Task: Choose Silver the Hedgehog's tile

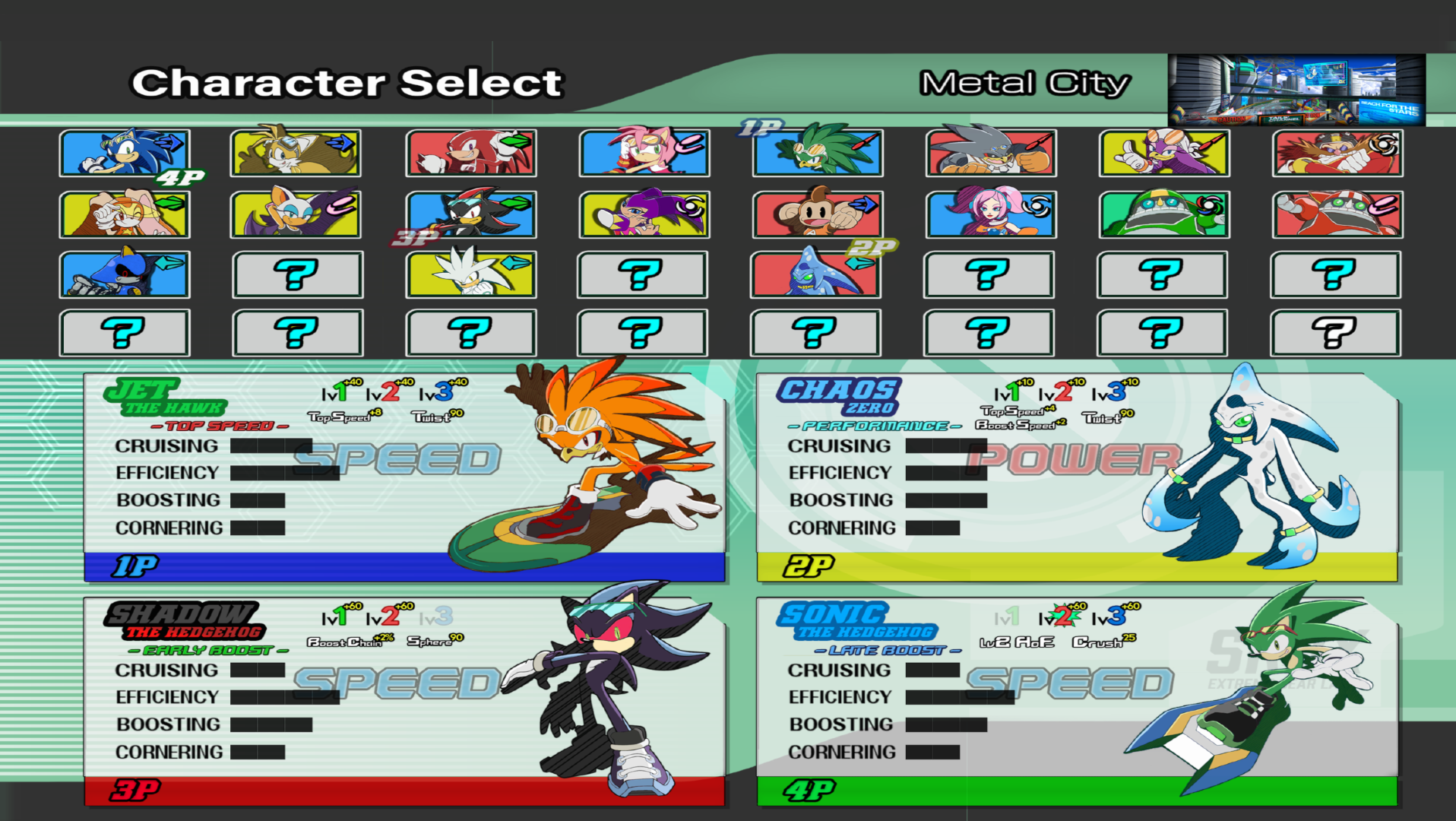Action: coord(471,274)
